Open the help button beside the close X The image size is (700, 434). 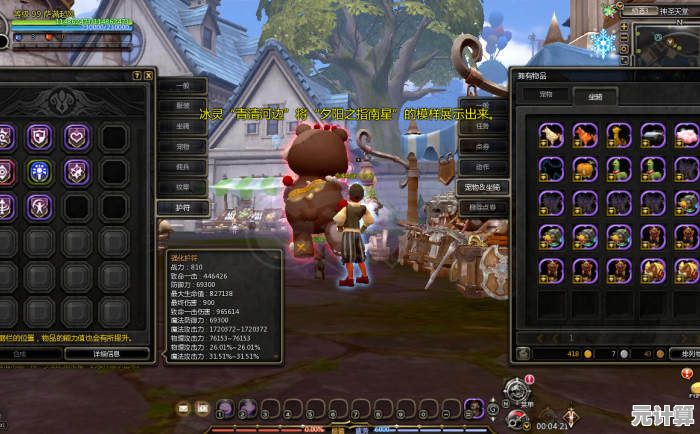137,75
